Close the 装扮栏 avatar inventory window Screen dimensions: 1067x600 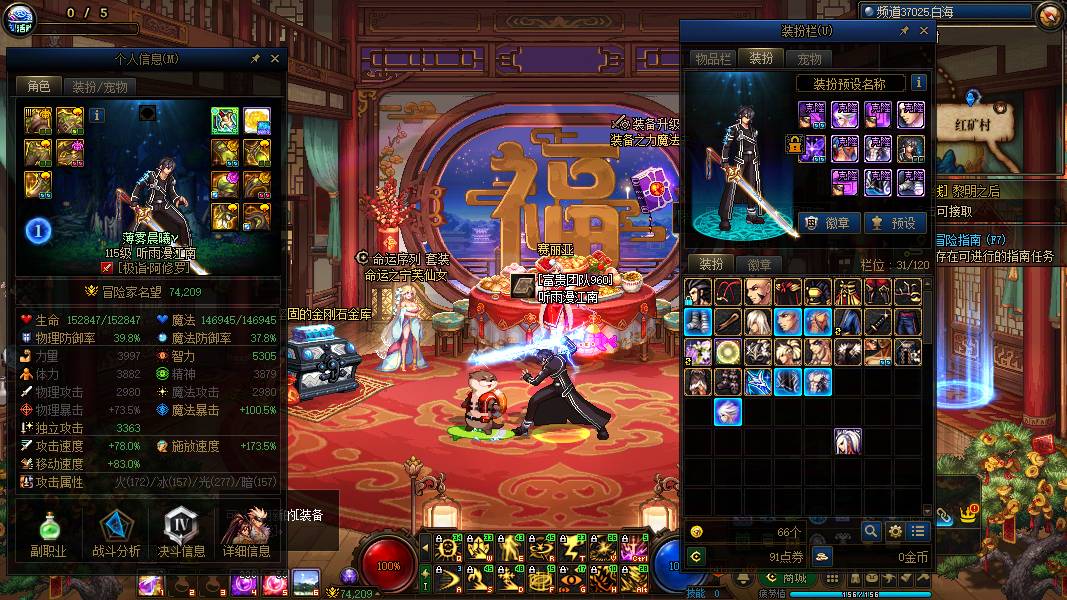coord(924,31)
